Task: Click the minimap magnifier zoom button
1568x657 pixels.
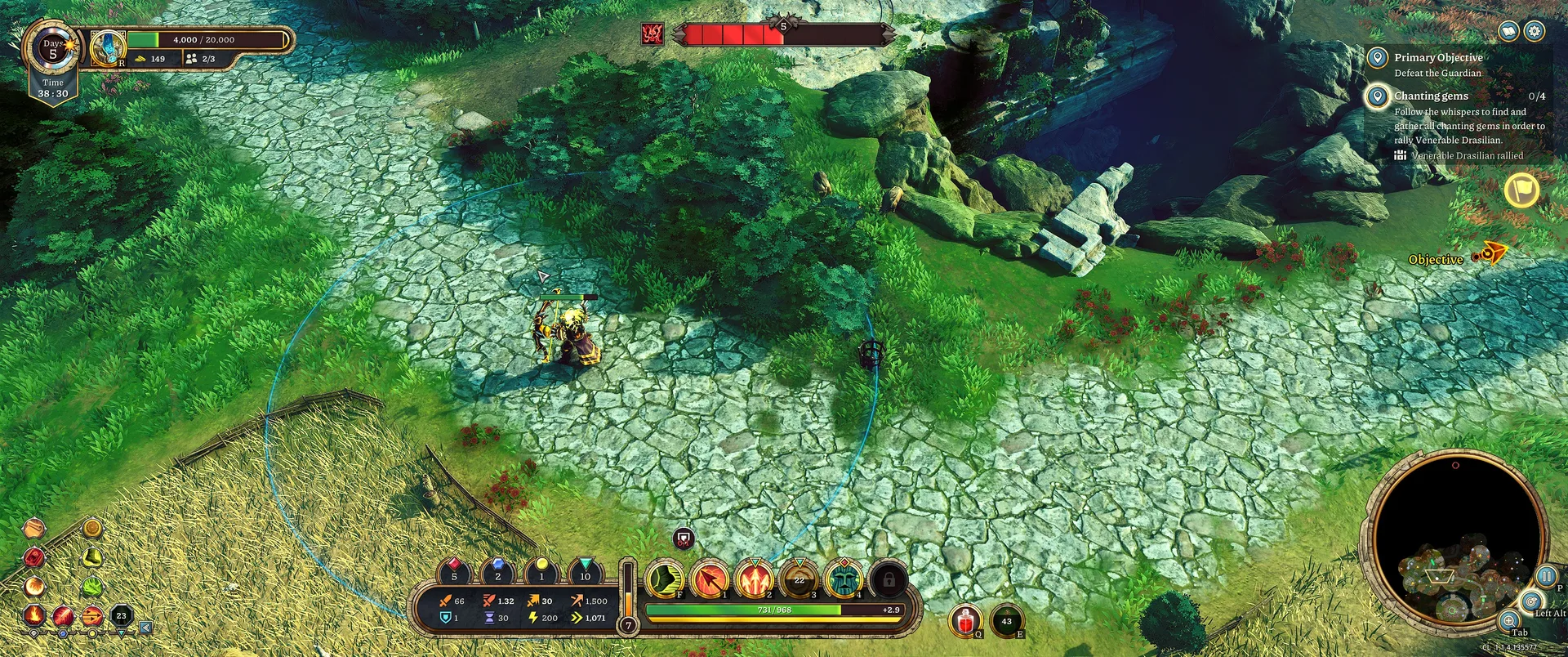Action: [x=1509, y=620]
